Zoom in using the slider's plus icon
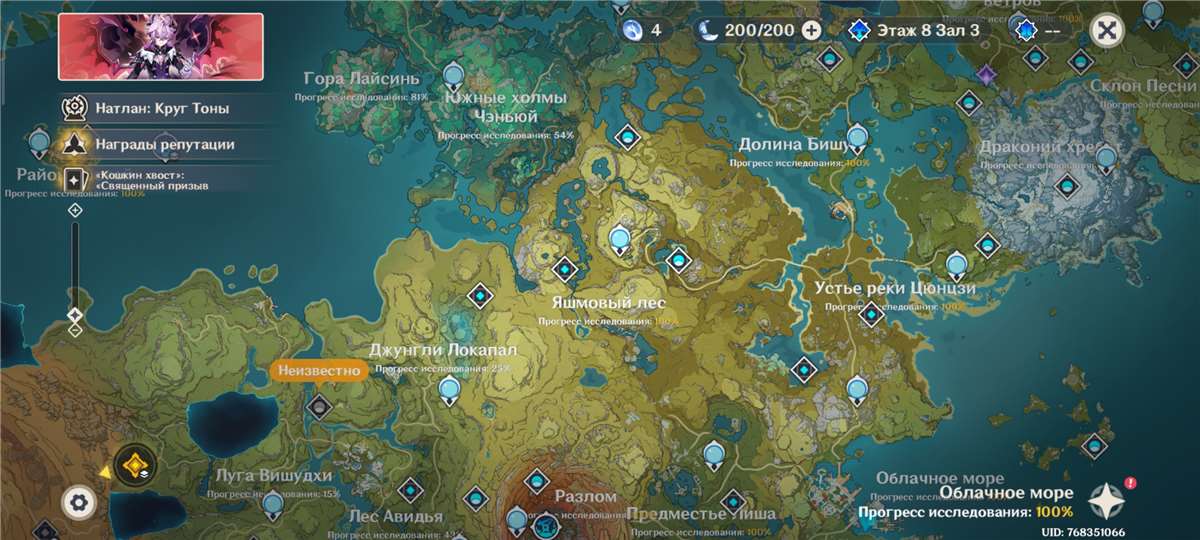Viewport: 1200px width, 540px height. pyautogui.click(x=75, y=210)
